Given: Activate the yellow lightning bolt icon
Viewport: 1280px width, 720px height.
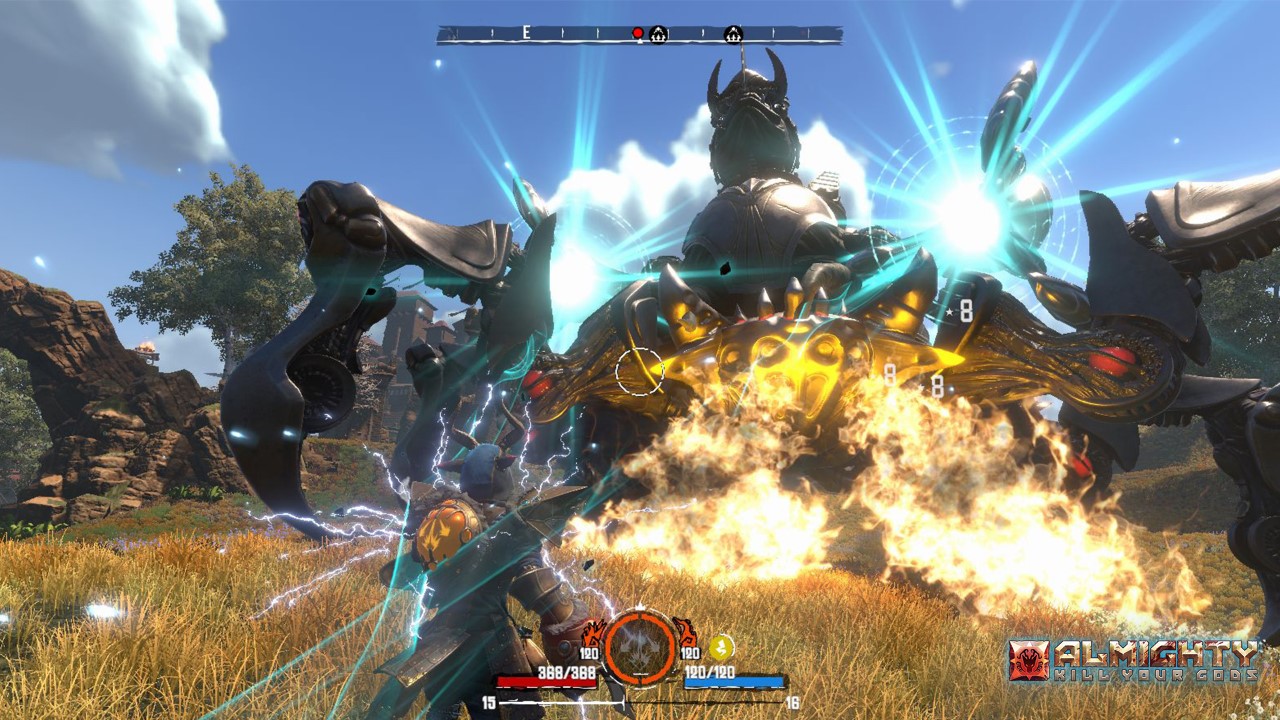Looking at the screenshot, I should click(721, 647).
